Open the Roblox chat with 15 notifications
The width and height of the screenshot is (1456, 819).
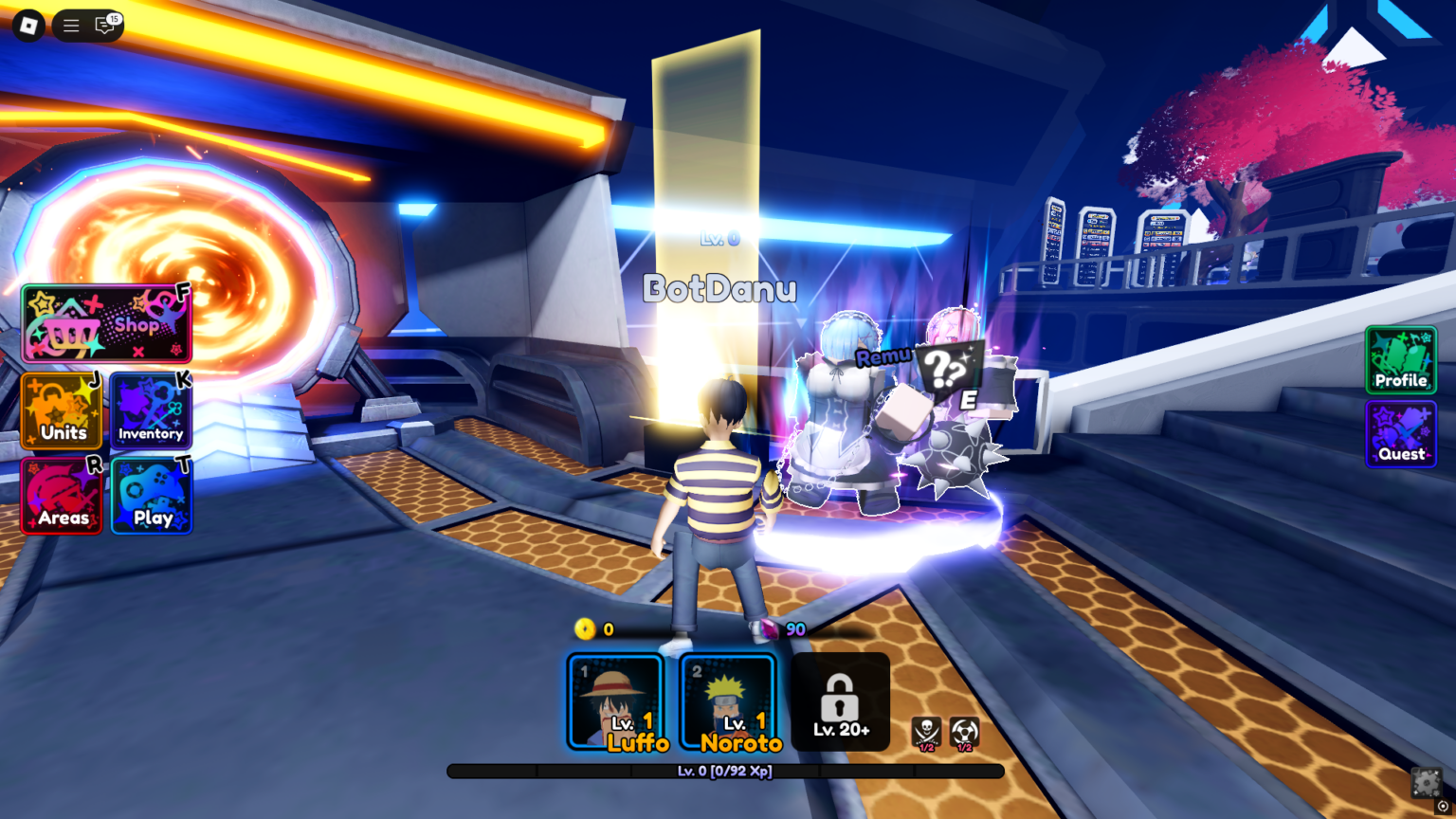104,26
